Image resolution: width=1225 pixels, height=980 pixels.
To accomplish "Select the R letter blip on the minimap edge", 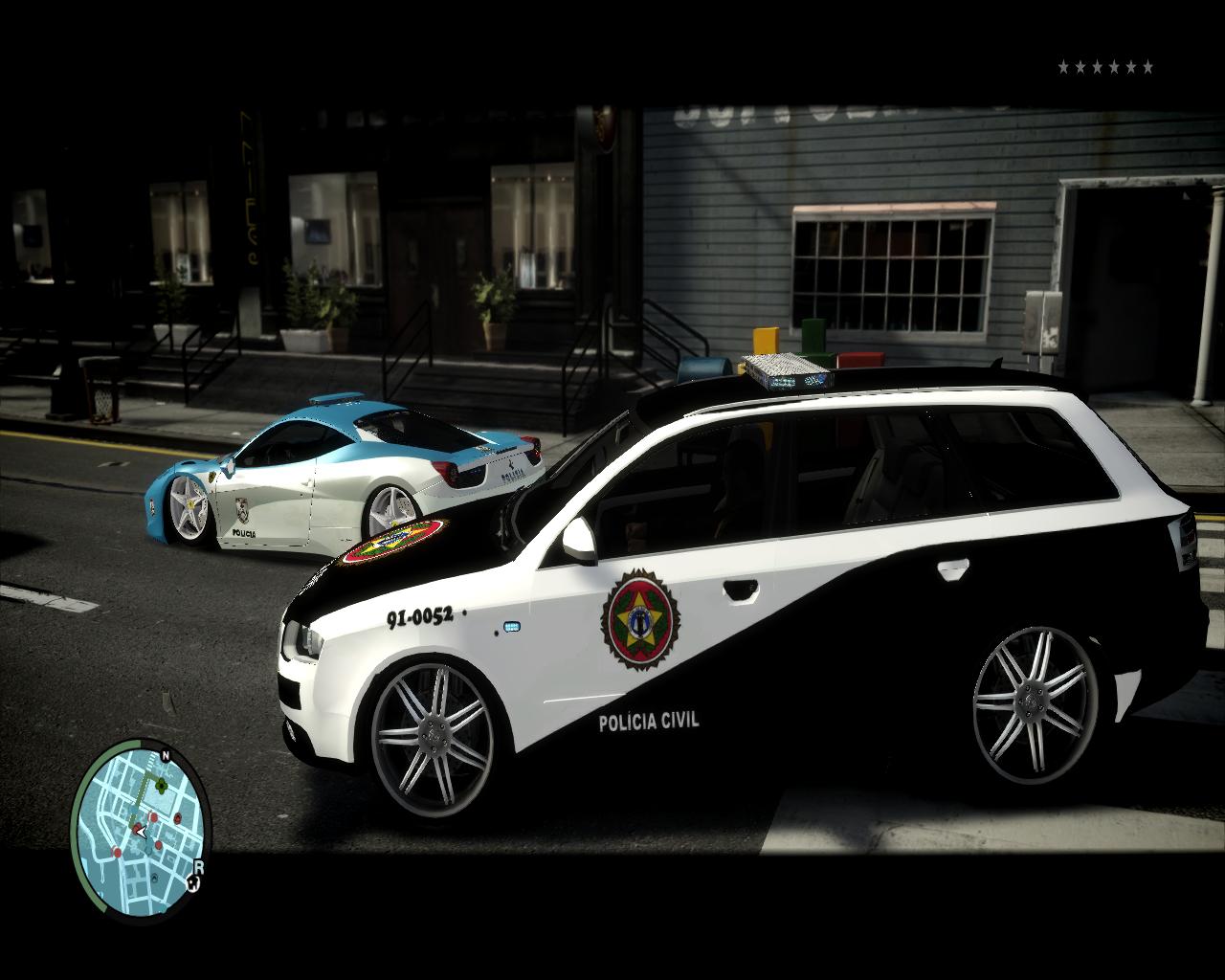I will click(x=199, y=867).
